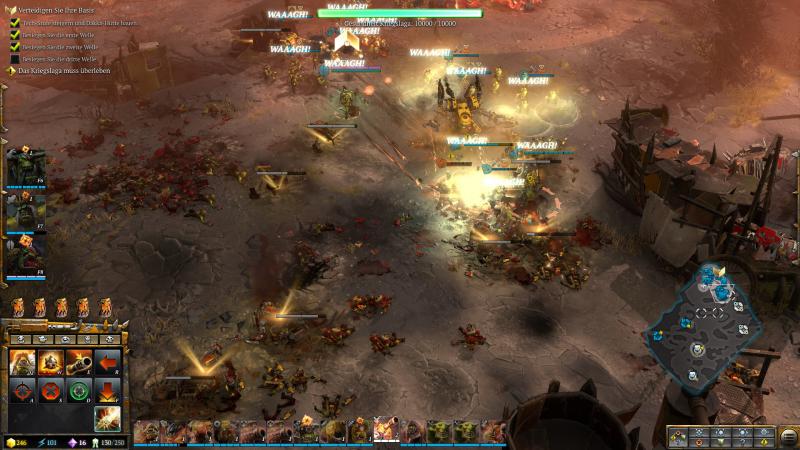
Task: Click the red stop command icon
Action: pyautogui.click(x=51, y=390)
